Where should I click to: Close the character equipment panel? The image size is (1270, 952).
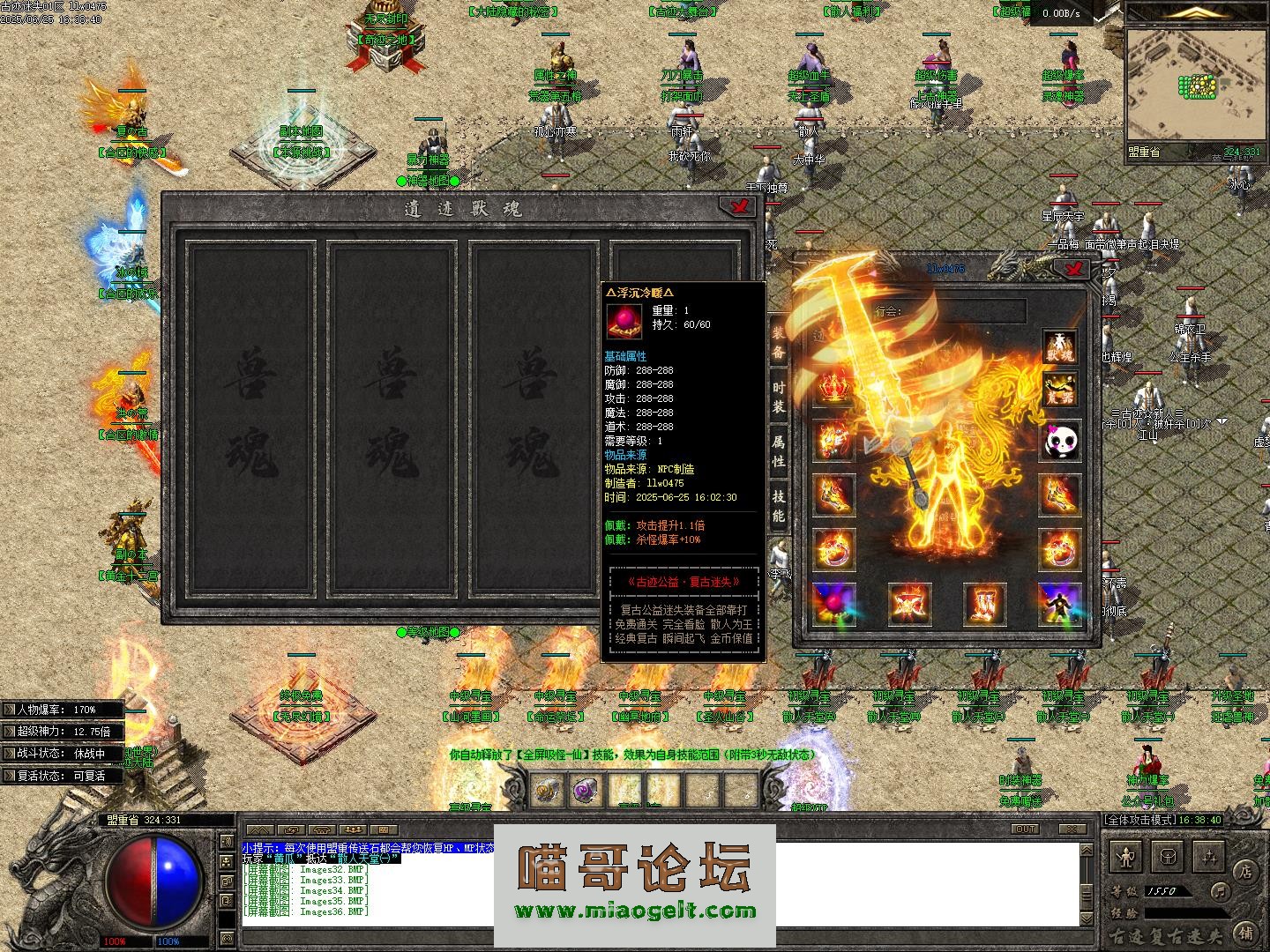[x=1072, y=268]
